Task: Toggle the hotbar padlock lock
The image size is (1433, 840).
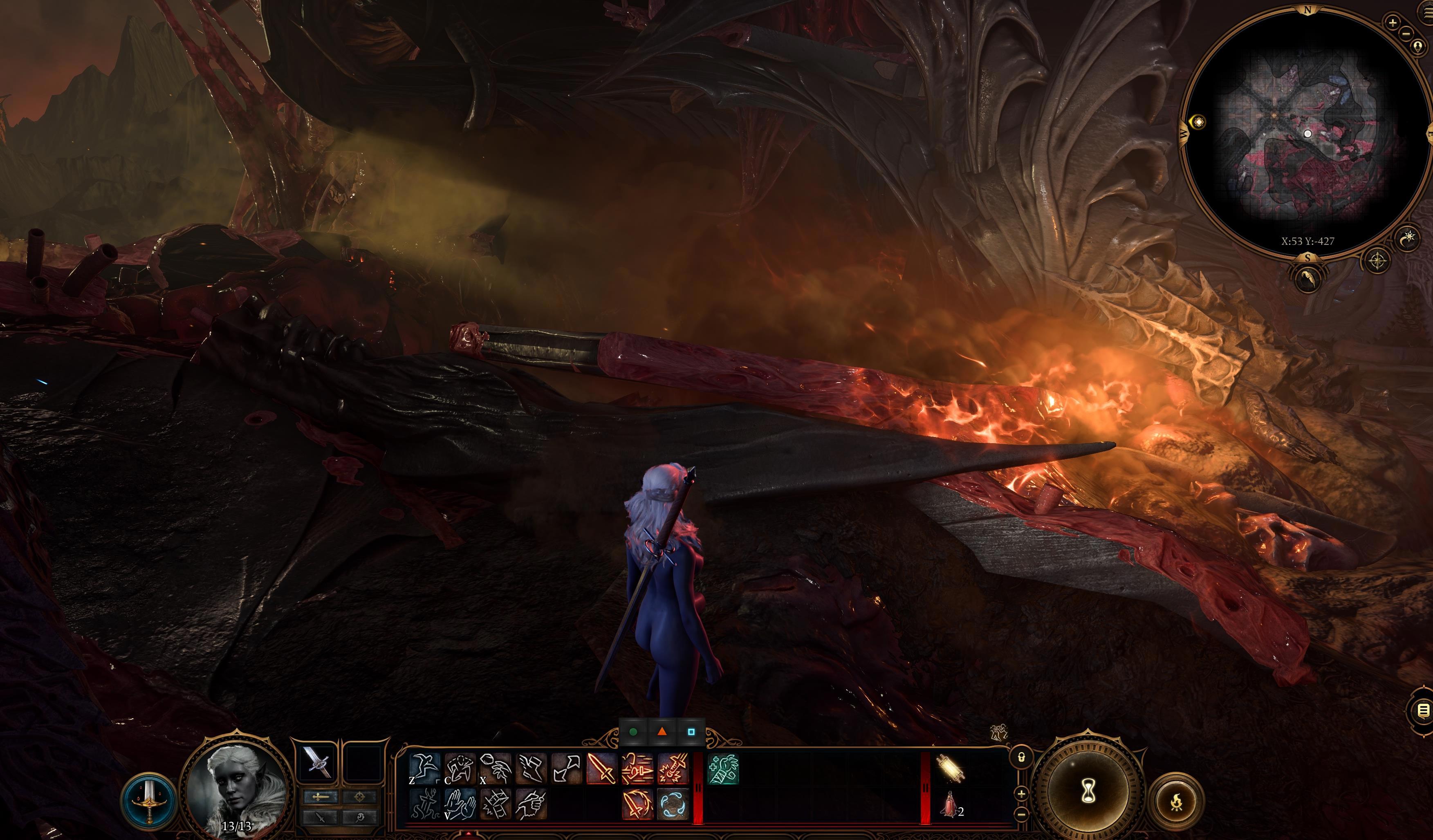Action: pyautogui.click(x=1021, y=757)
